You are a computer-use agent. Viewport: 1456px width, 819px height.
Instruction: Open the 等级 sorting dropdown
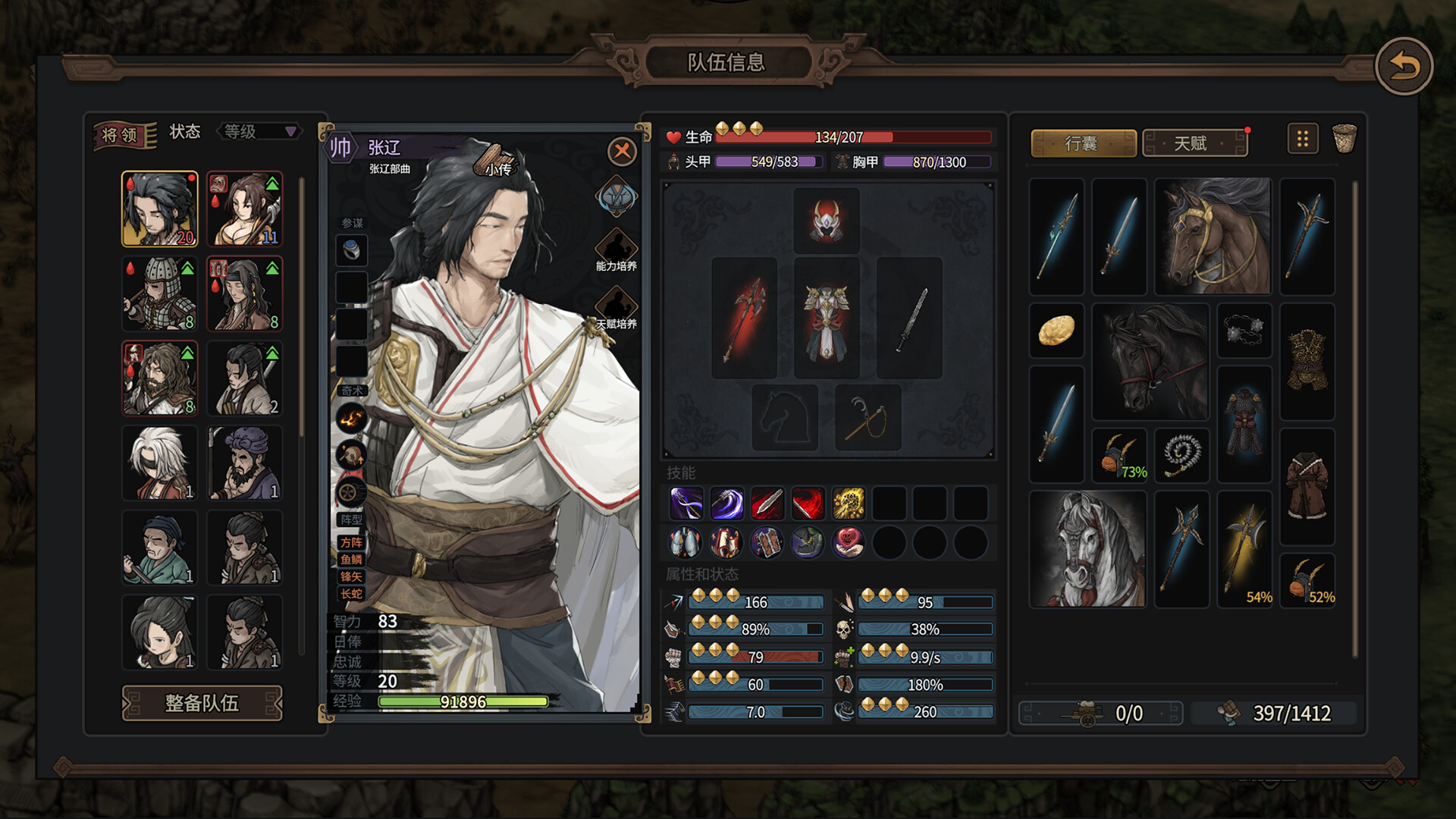pyautogui.click(x=258, y=131)
